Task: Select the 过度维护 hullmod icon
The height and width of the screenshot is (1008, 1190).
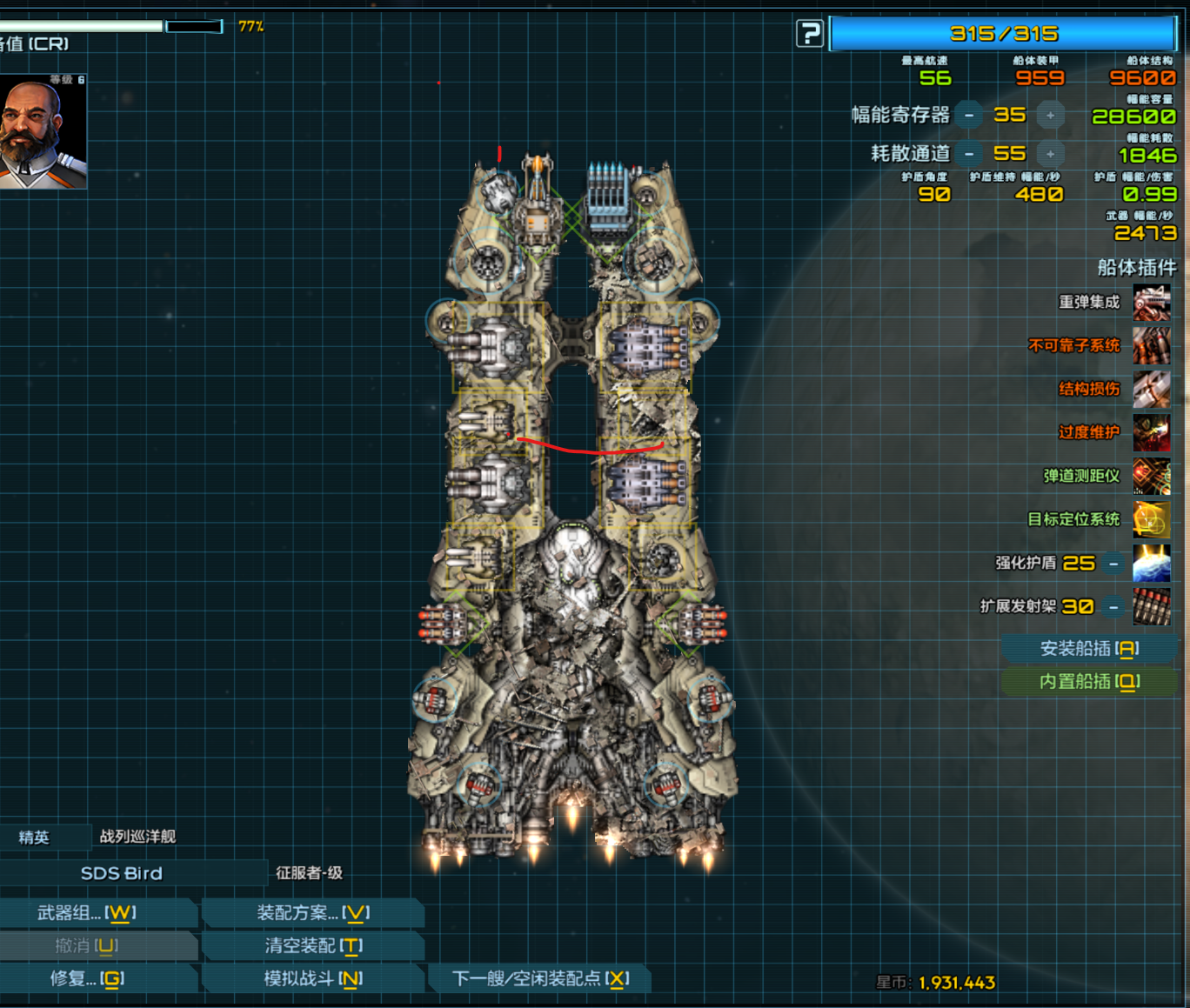Action: (x=1151, y=433)
